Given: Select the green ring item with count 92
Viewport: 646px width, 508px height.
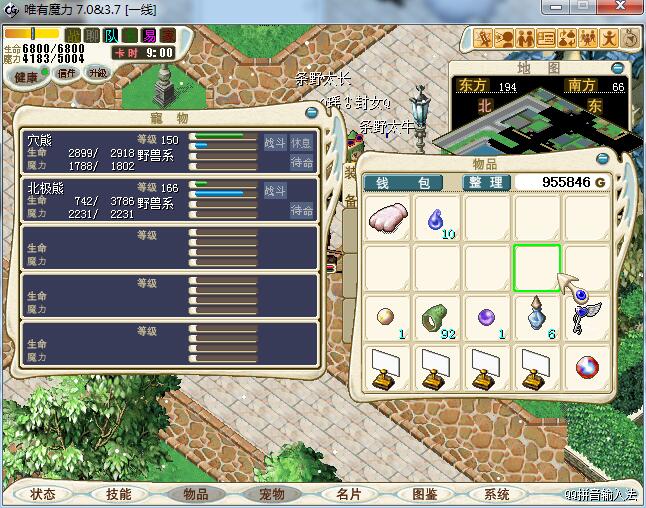Looking at the screenshot, I should (437, 318).
